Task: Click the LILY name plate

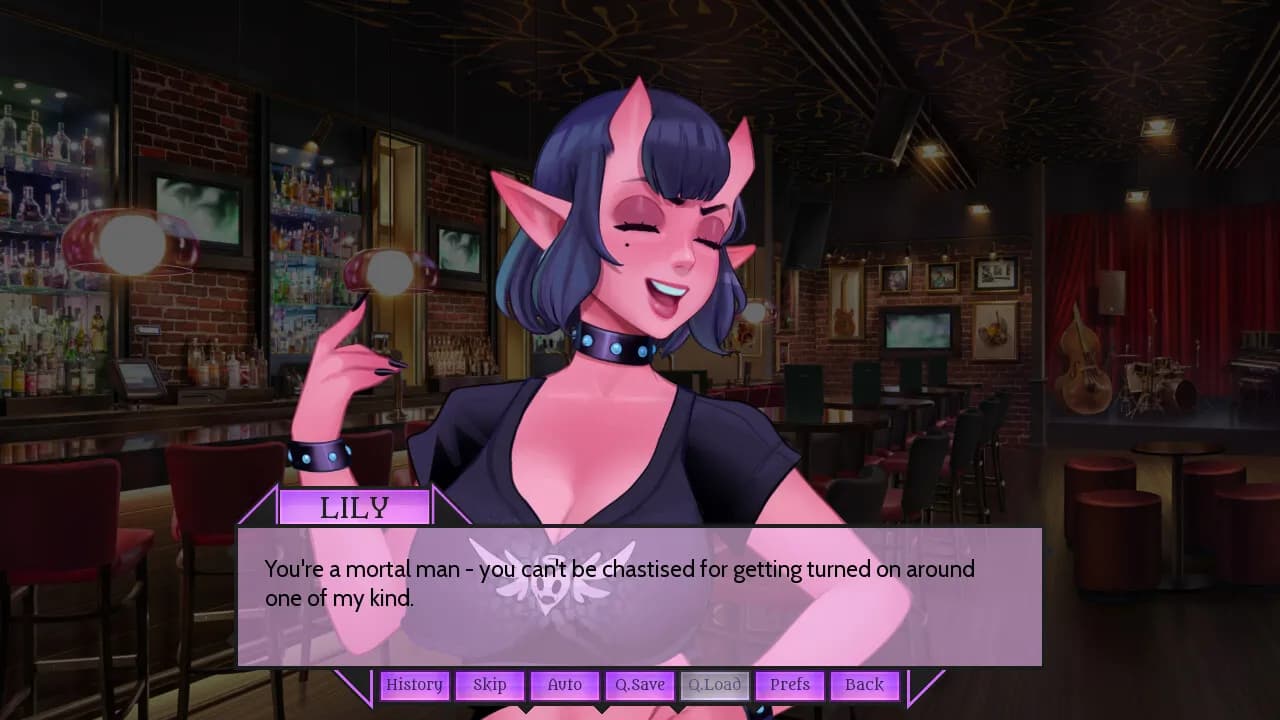Action: (x=355, y=506)
